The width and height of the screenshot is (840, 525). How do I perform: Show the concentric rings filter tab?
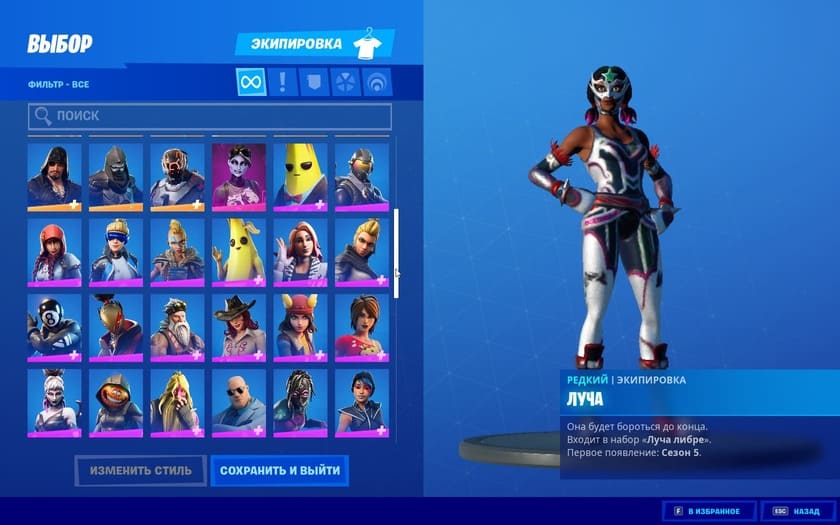377,82
